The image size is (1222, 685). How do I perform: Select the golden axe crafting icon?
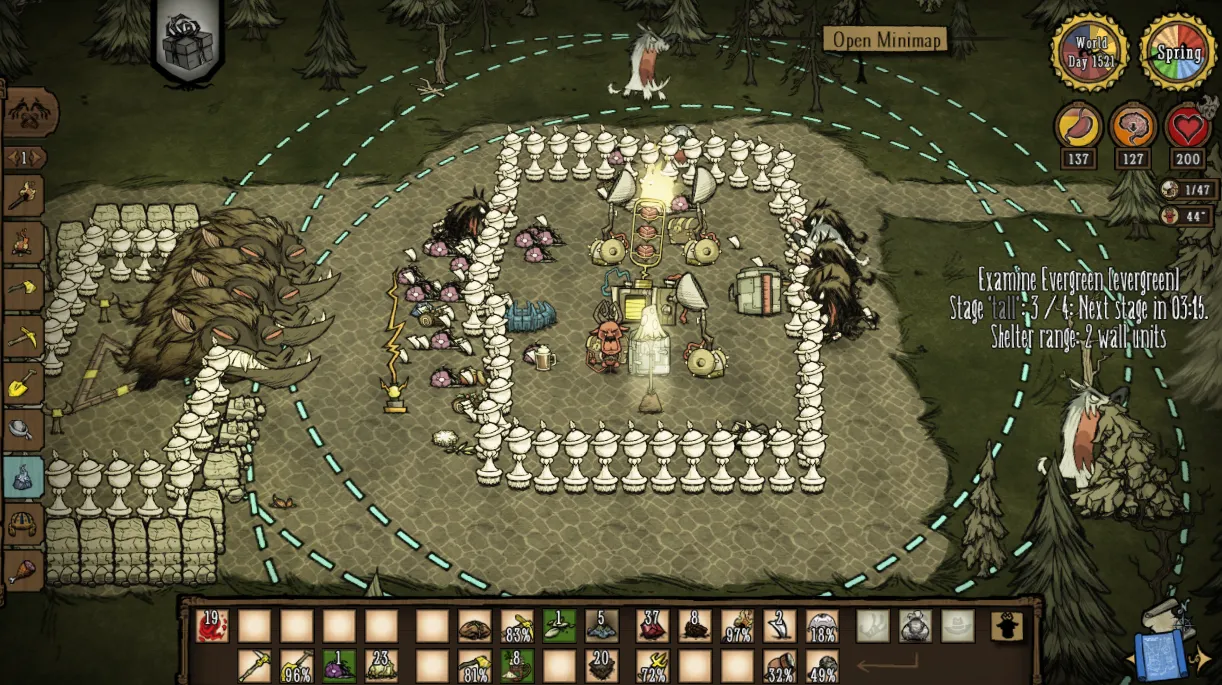click(x=23, y=290)
